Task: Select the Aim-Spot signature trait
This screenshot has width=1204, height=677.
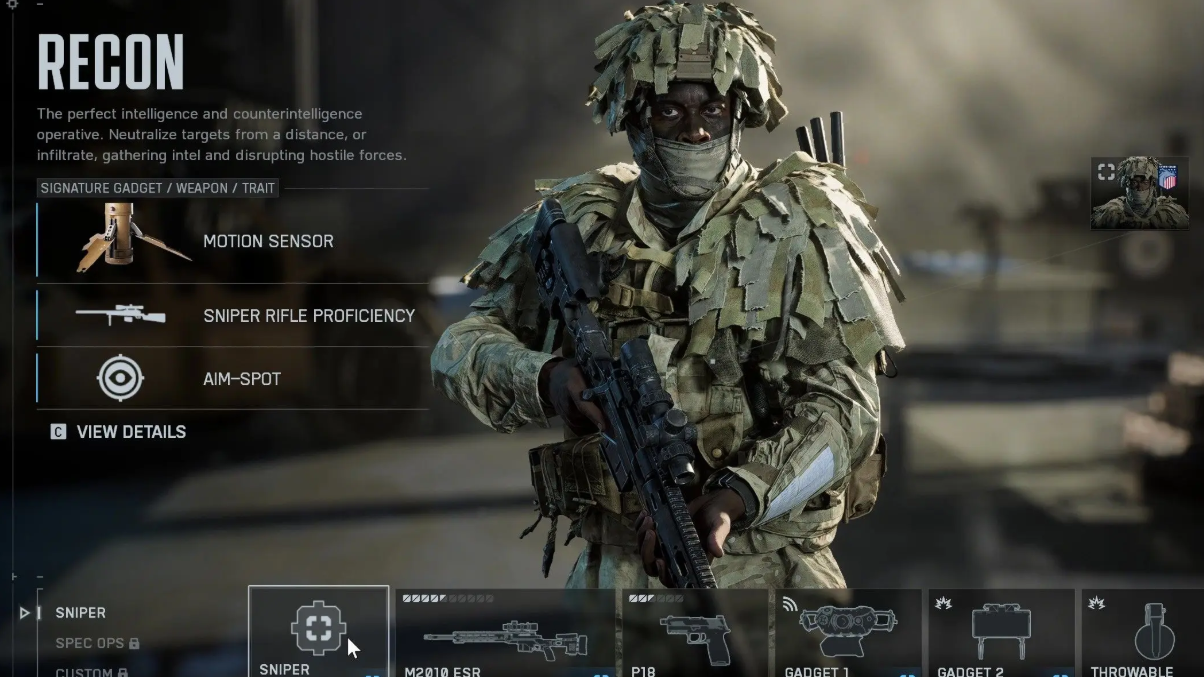Action: pyautogui.click(x=232, y=379)
